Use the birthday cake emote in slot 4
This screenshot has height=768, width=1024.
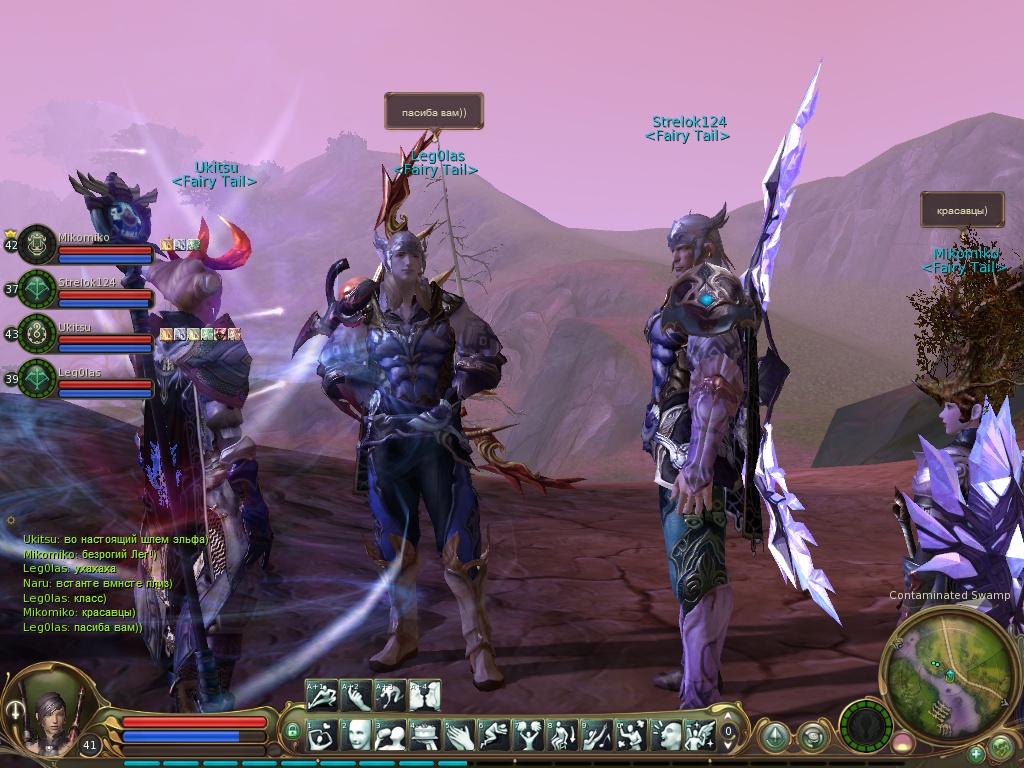[425, 735]
